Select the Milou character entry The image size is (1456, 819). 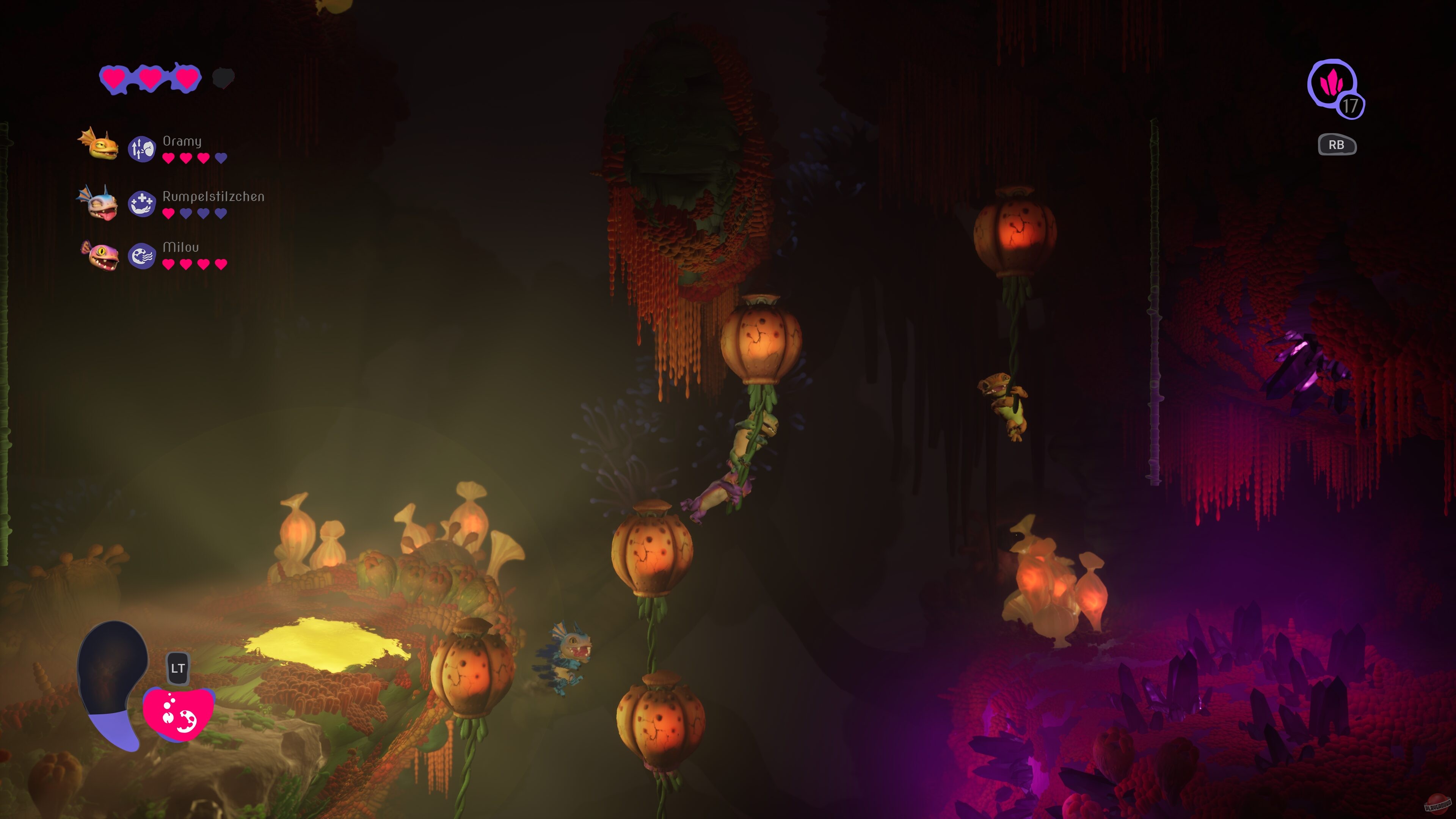coord(181,246)
